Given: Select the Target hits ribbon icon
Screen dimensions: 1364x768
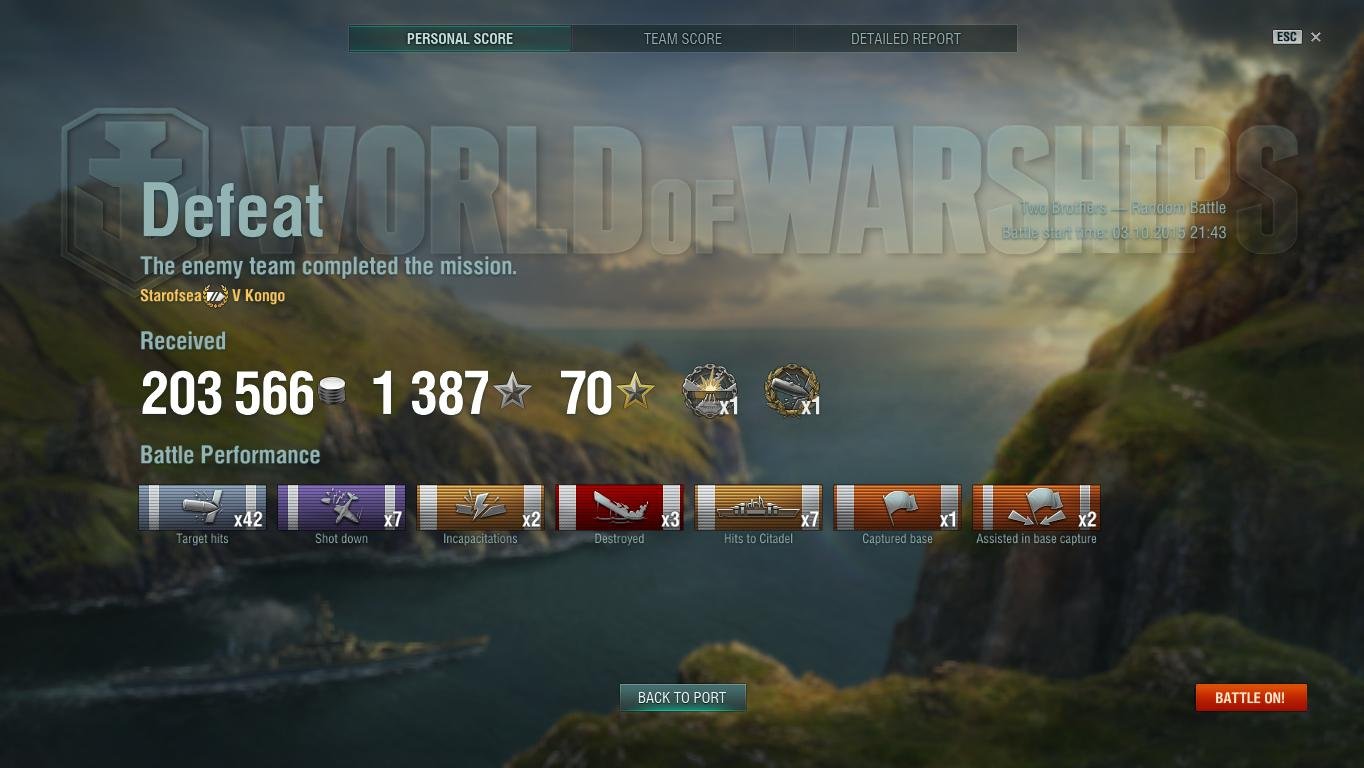Looking at the screenshot, I should coord(202,507).
